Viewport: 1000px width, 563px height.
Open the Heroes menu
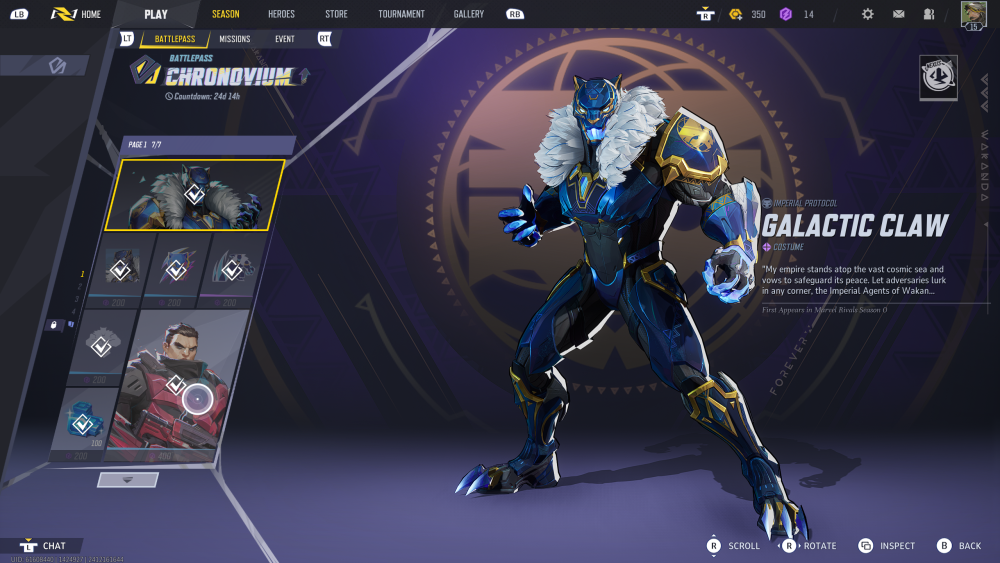click(x=281, y=14)
